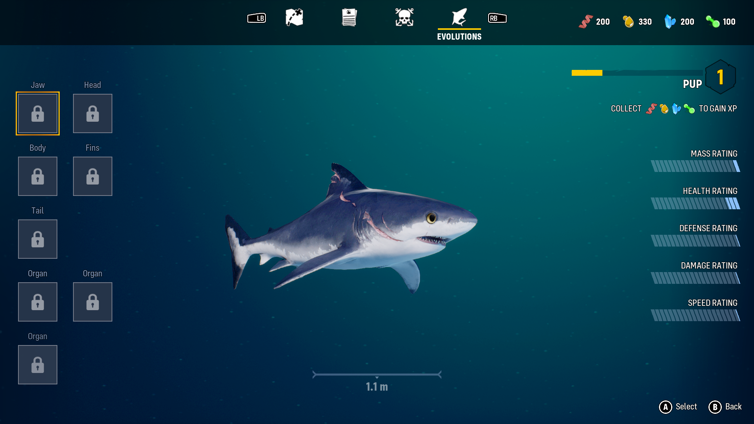
Task: Select the locked Fins slot
Action: [92, 177]
